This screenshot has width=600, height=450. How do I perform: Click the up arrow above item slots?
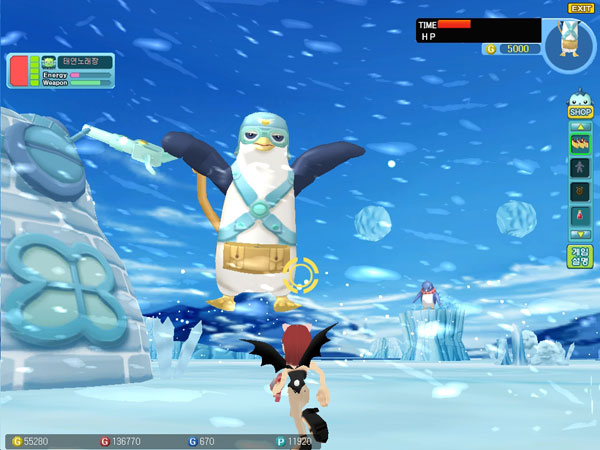[580, 127]
